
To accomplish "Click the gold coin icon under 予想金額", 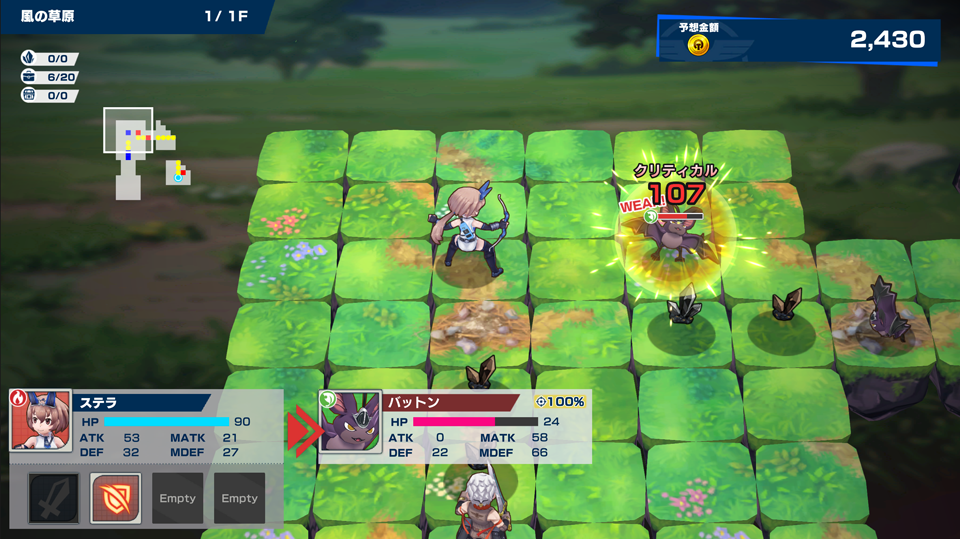I will [x=699, y=45].
